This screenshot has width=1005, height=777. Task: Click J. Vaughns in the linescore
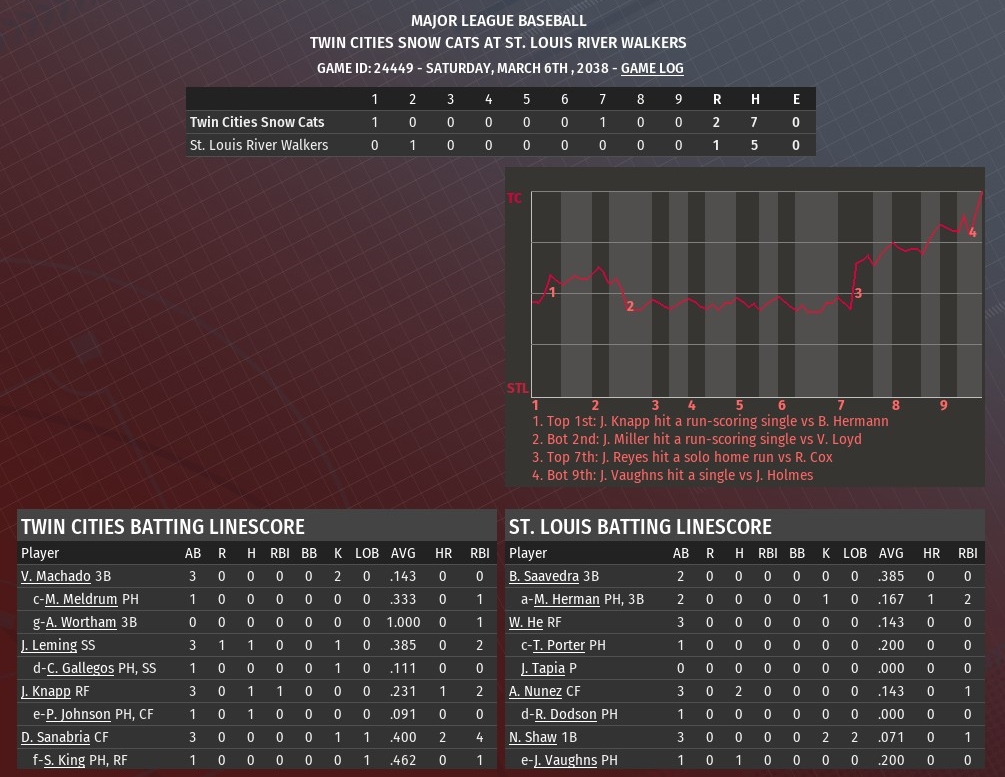click(565, 760)
